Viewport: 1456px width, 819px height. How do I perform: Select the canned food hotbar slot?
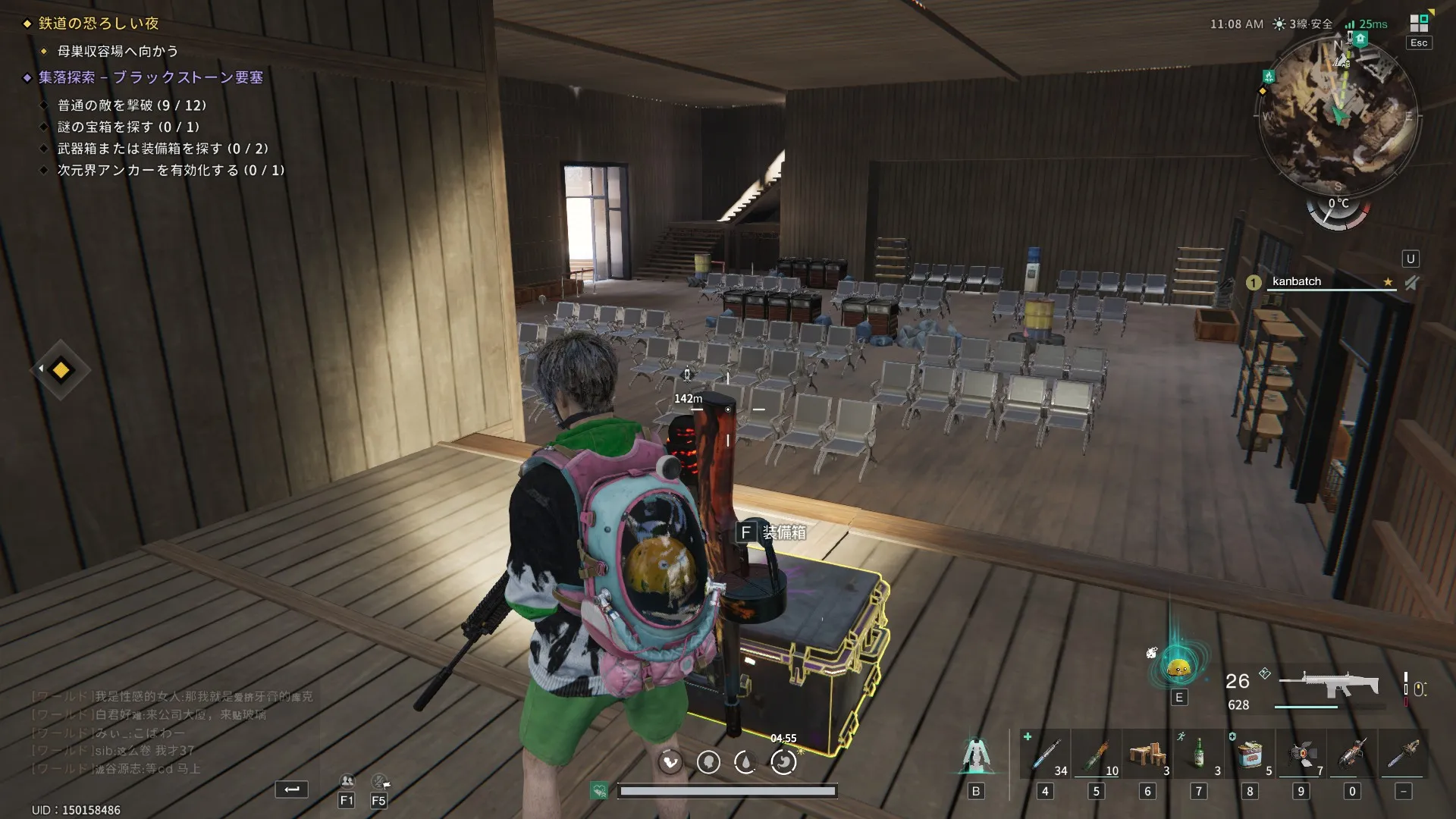point(1250,755)
